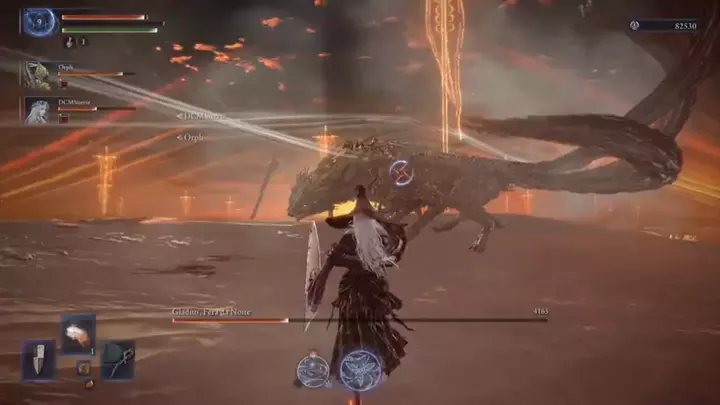
Task: Choose the white feather spell slot
Action: pos(78,333)
